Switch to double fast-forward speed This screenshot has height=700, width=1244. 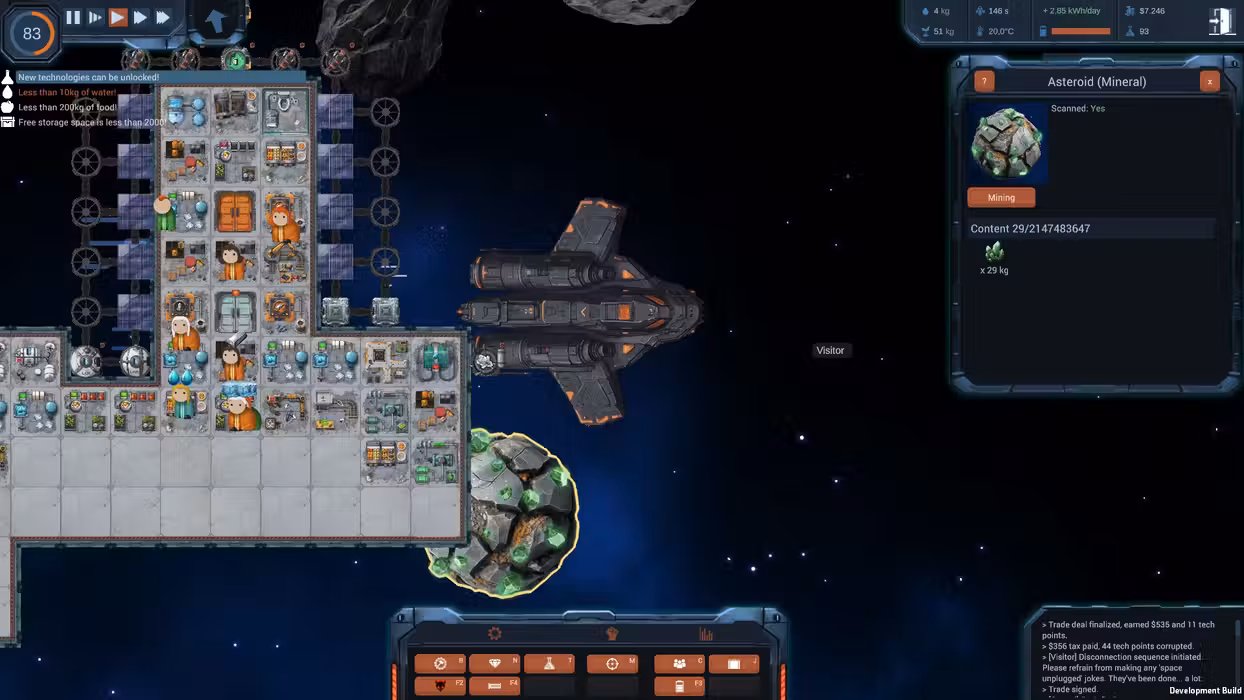coord(140,17)
